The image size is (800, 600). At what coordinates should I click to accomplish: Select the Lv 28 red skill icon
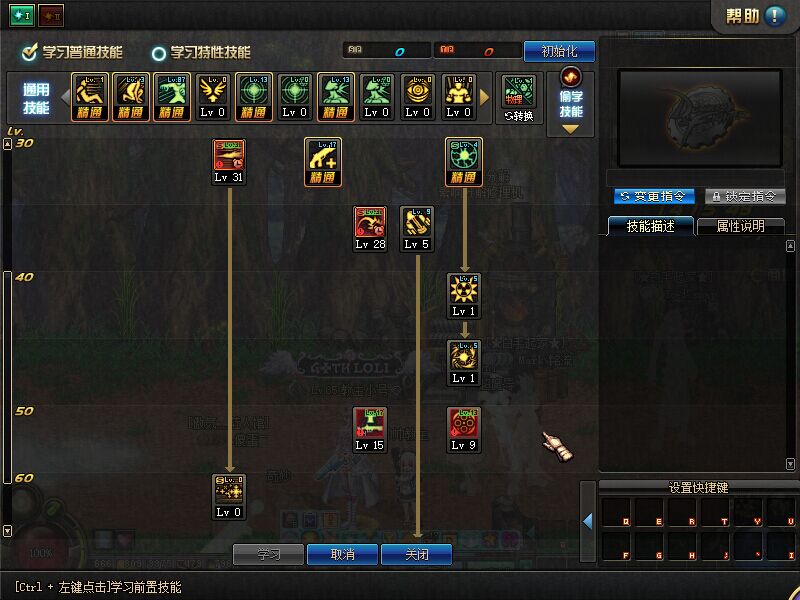tap(370, 222)
